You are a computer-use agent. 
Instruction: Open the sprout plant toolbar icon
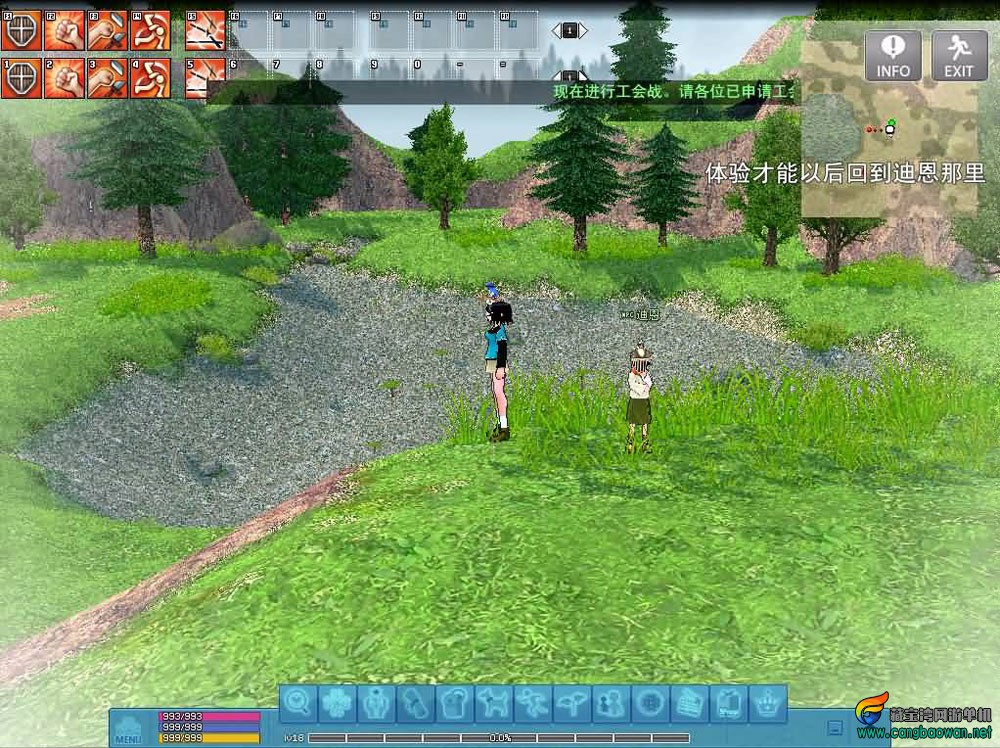[x=572, y=704]
